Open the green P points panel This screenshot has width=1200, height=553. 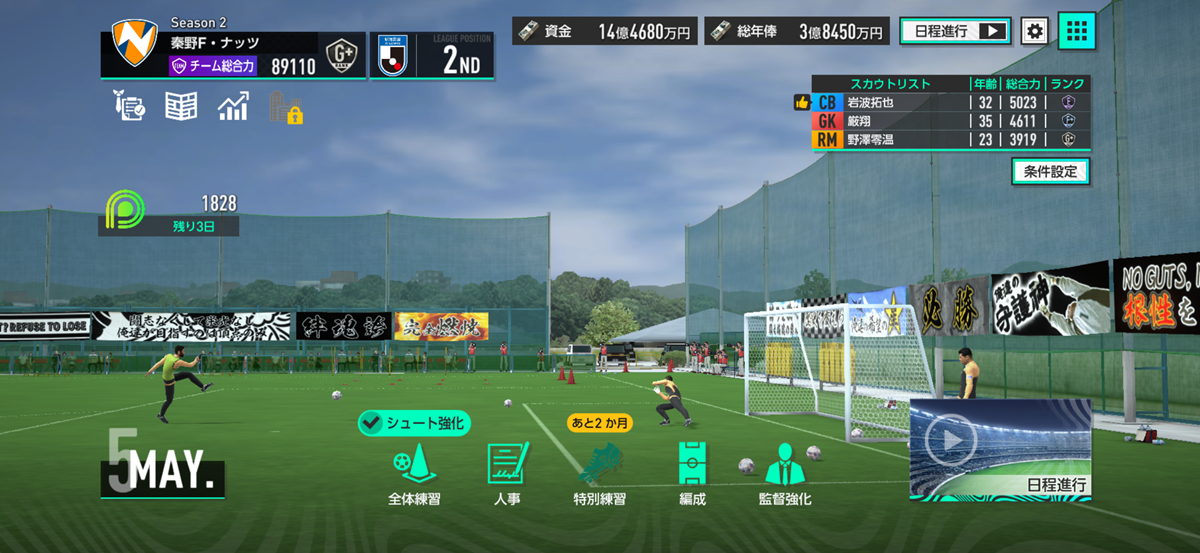coord(169,214)
